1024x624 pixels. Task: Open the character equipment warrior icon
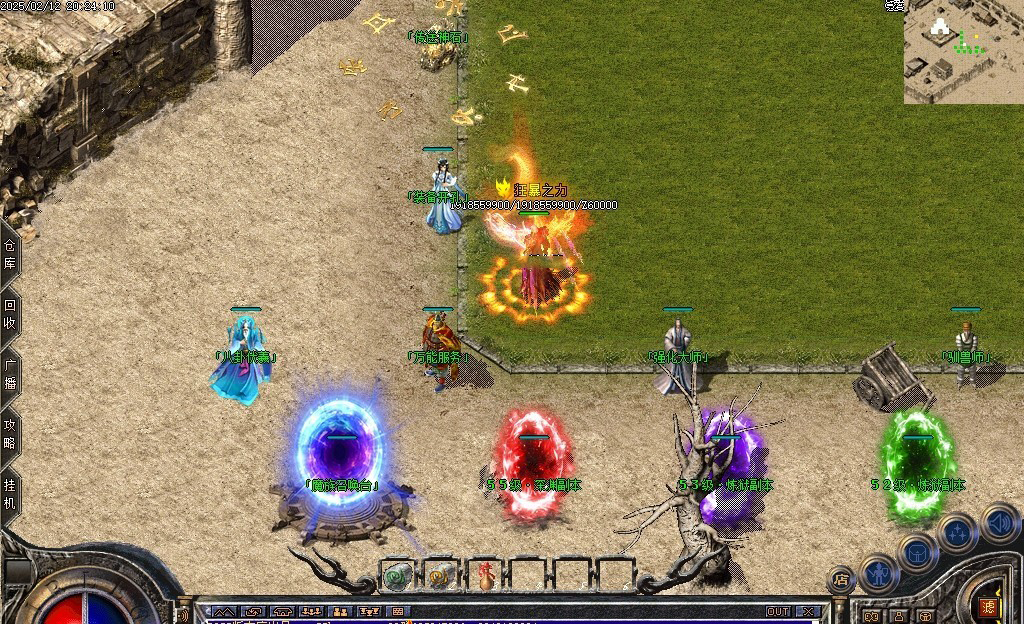point(879,572)
